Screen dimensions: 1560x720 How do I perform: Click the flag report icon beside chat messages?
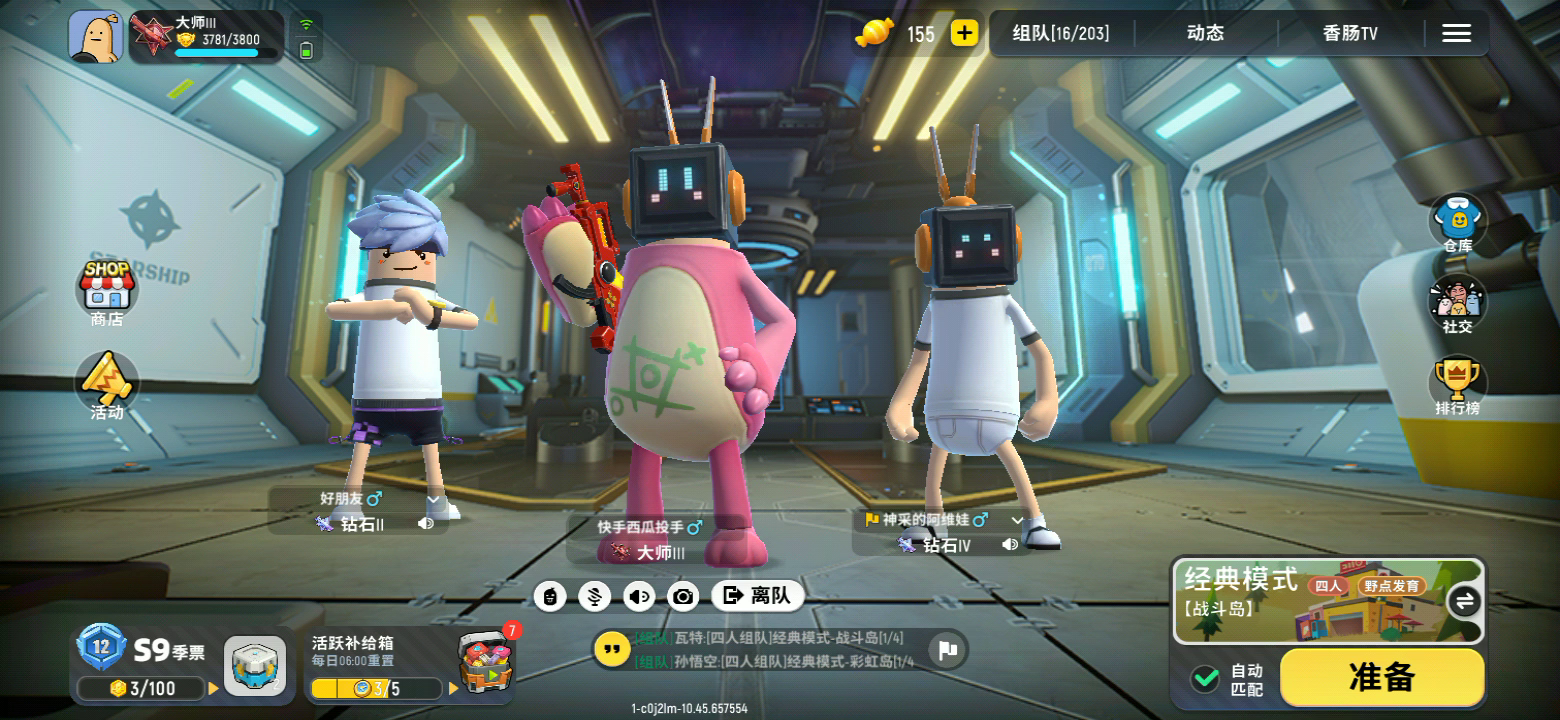(x=944, y=650)
